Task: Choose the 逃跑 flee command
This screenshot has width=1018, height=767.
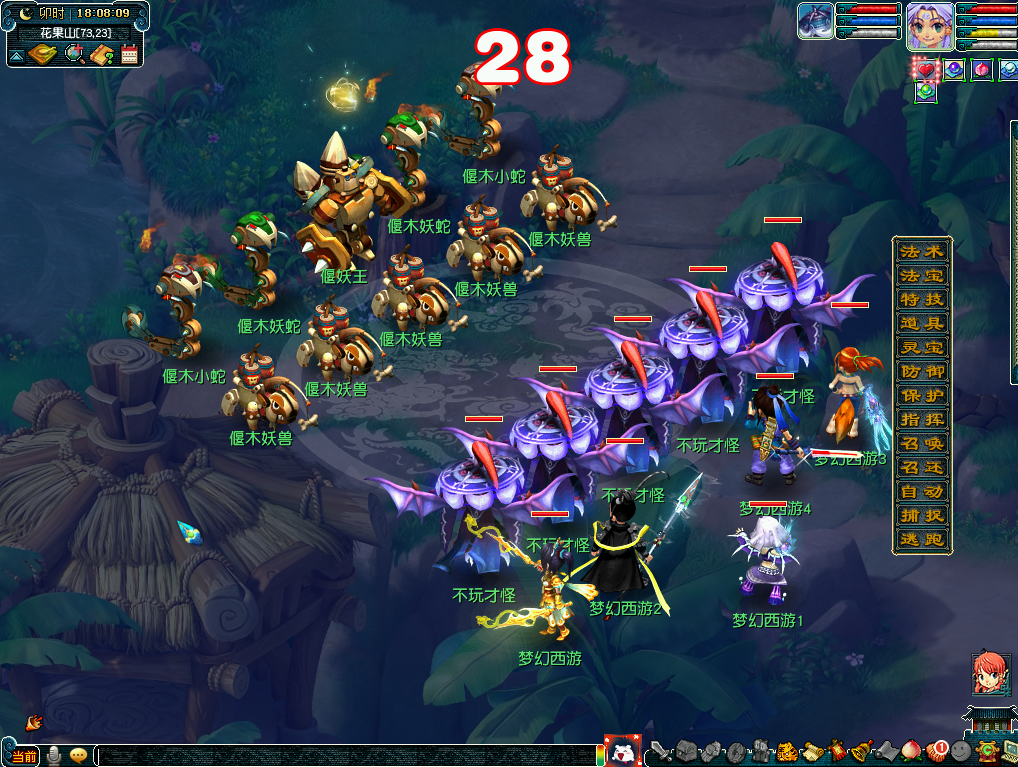Action: pos(921,540)
